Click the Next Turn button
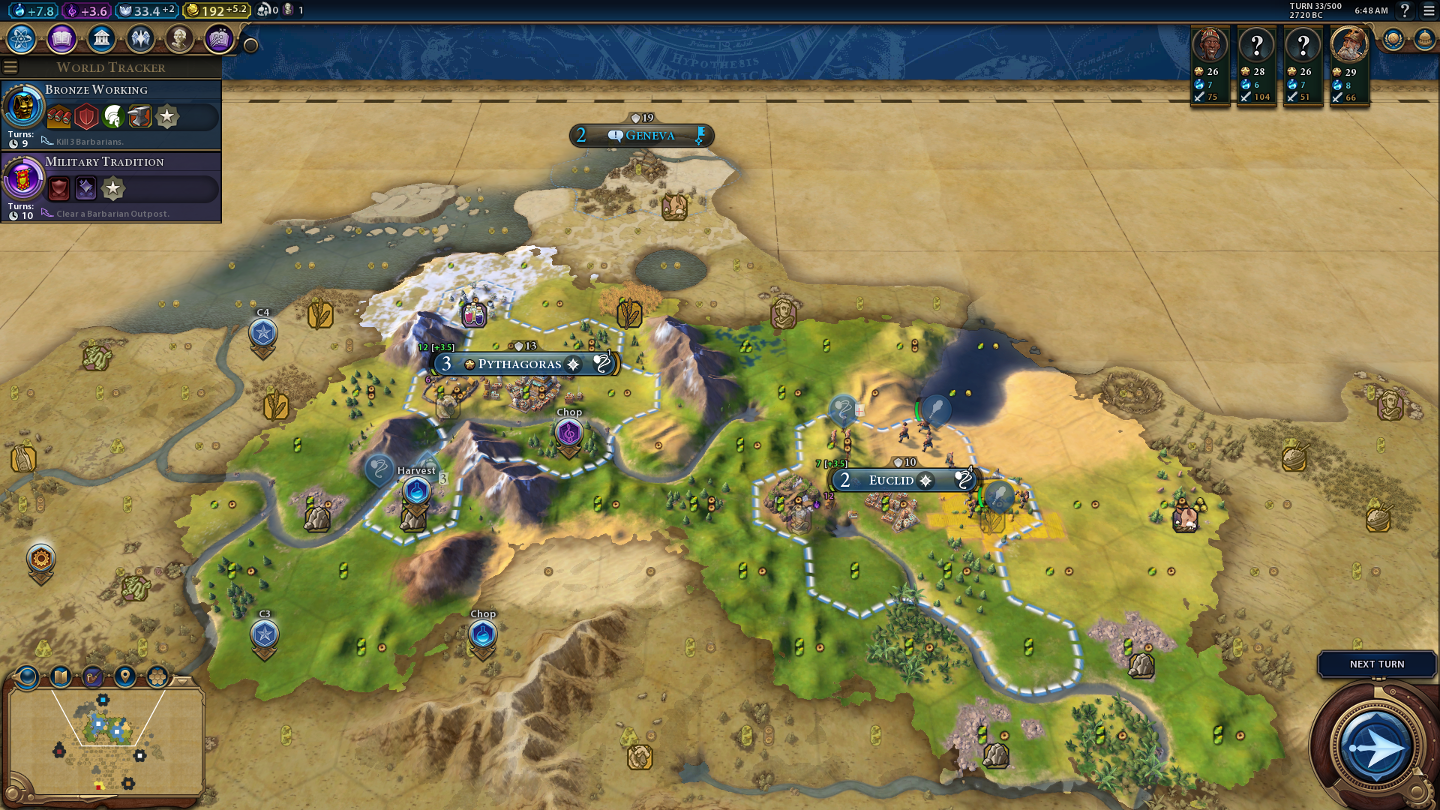This screenshot has width=1440, height=810. coord(1376,745)
